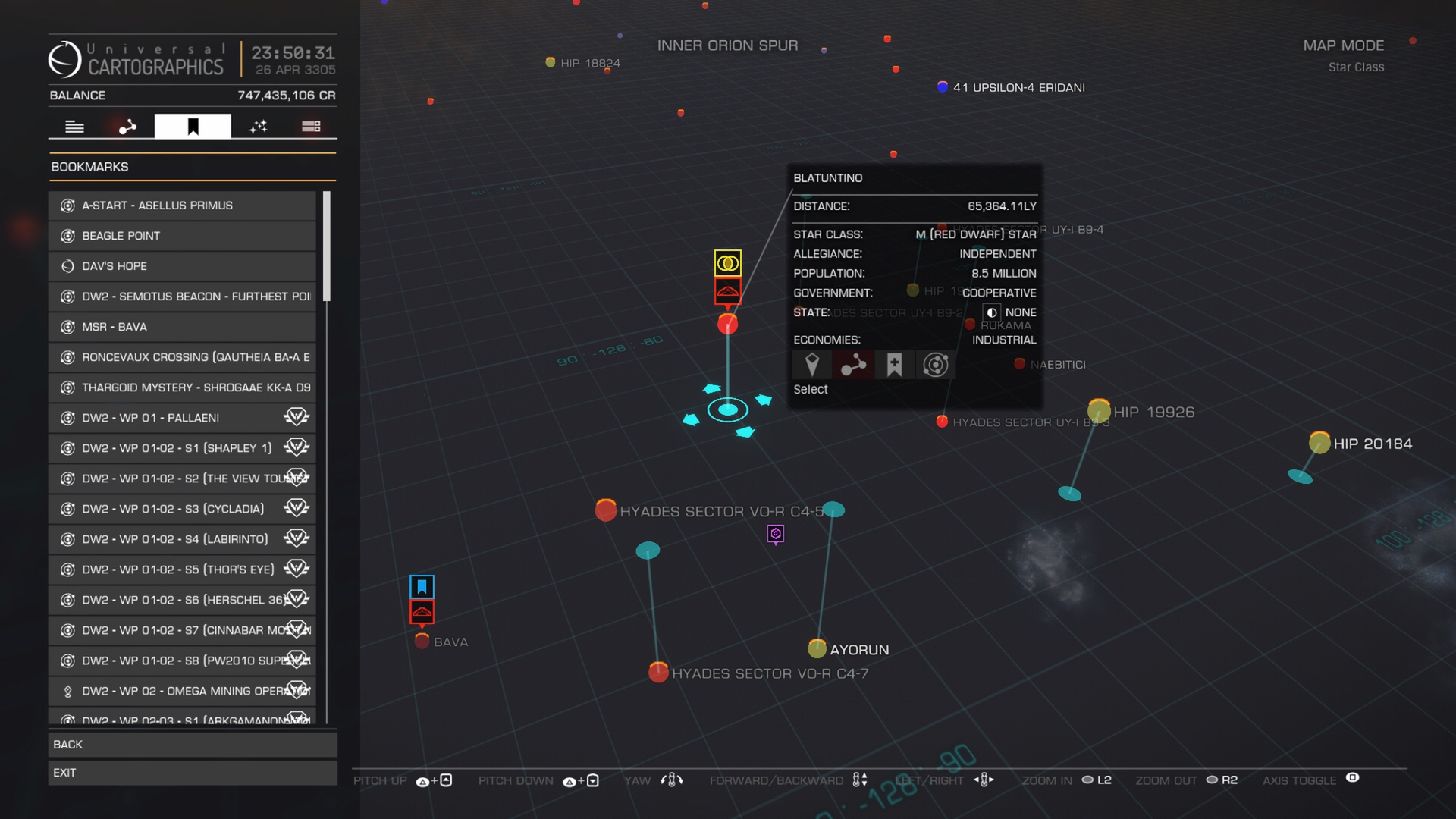Open the Info tab with the list icon

pos(74,126)
